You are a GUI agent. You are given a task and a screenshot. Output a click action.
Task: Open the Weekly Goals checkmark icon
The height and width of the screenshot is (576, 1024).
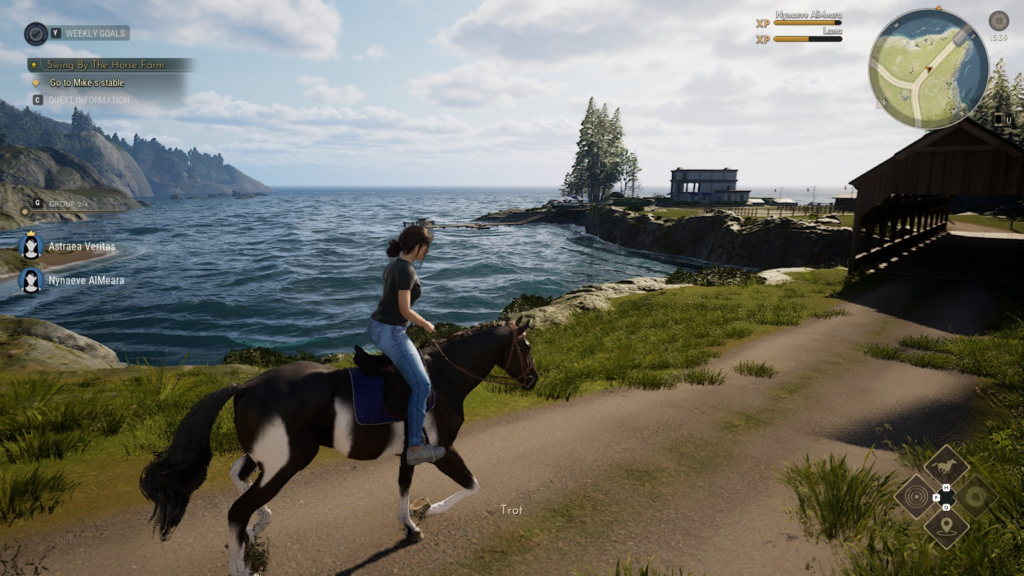[x=36, y=34]
